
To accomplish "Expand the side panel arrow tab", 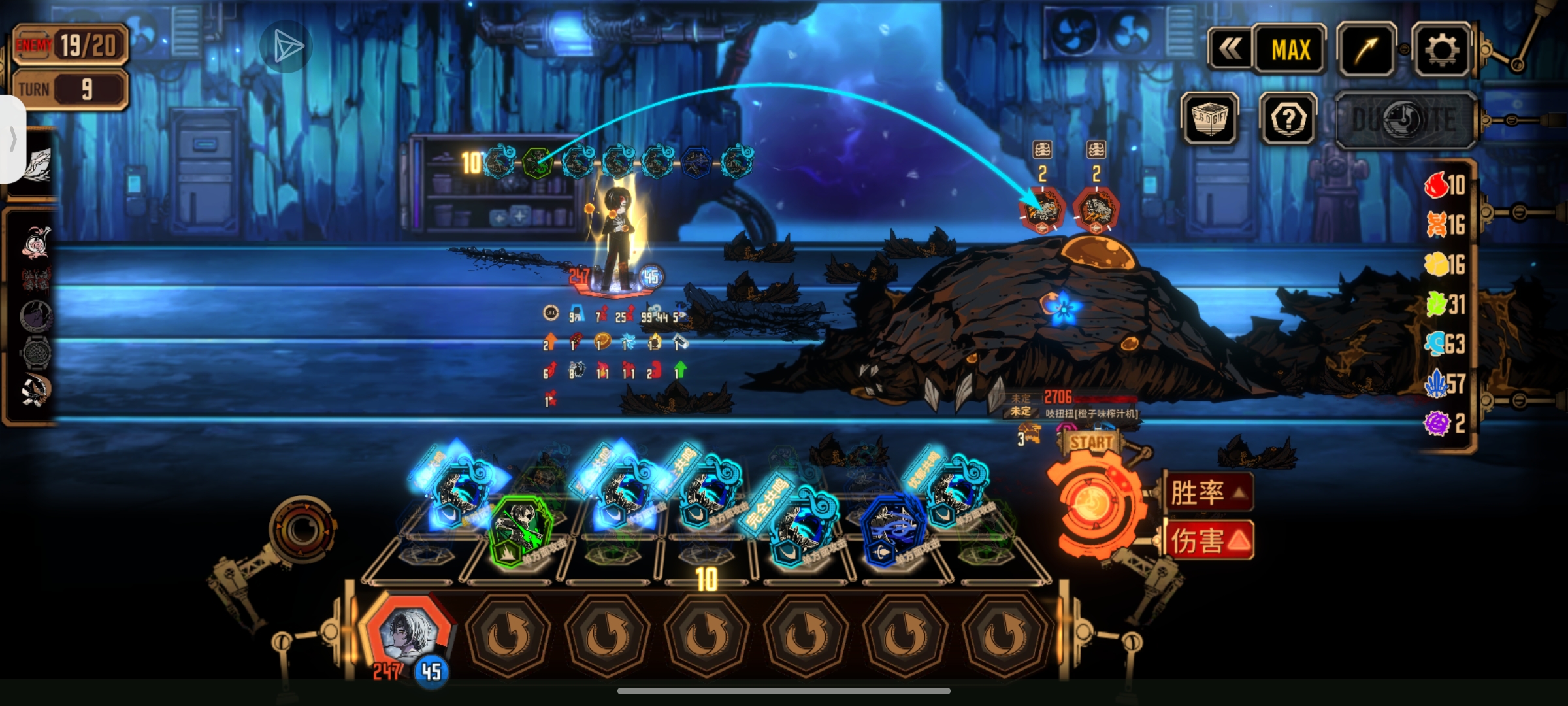I will pos(12,139).
